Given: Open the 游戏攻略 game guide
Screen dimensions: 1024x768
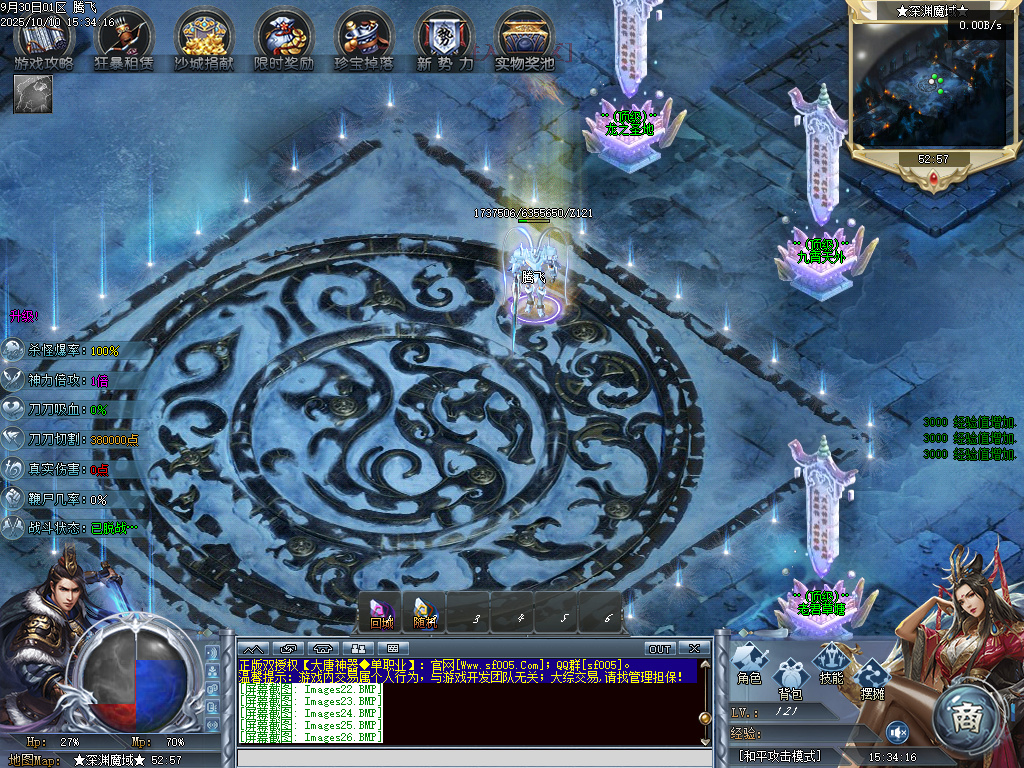Looking at the screenshot, I should coord(44,40).
